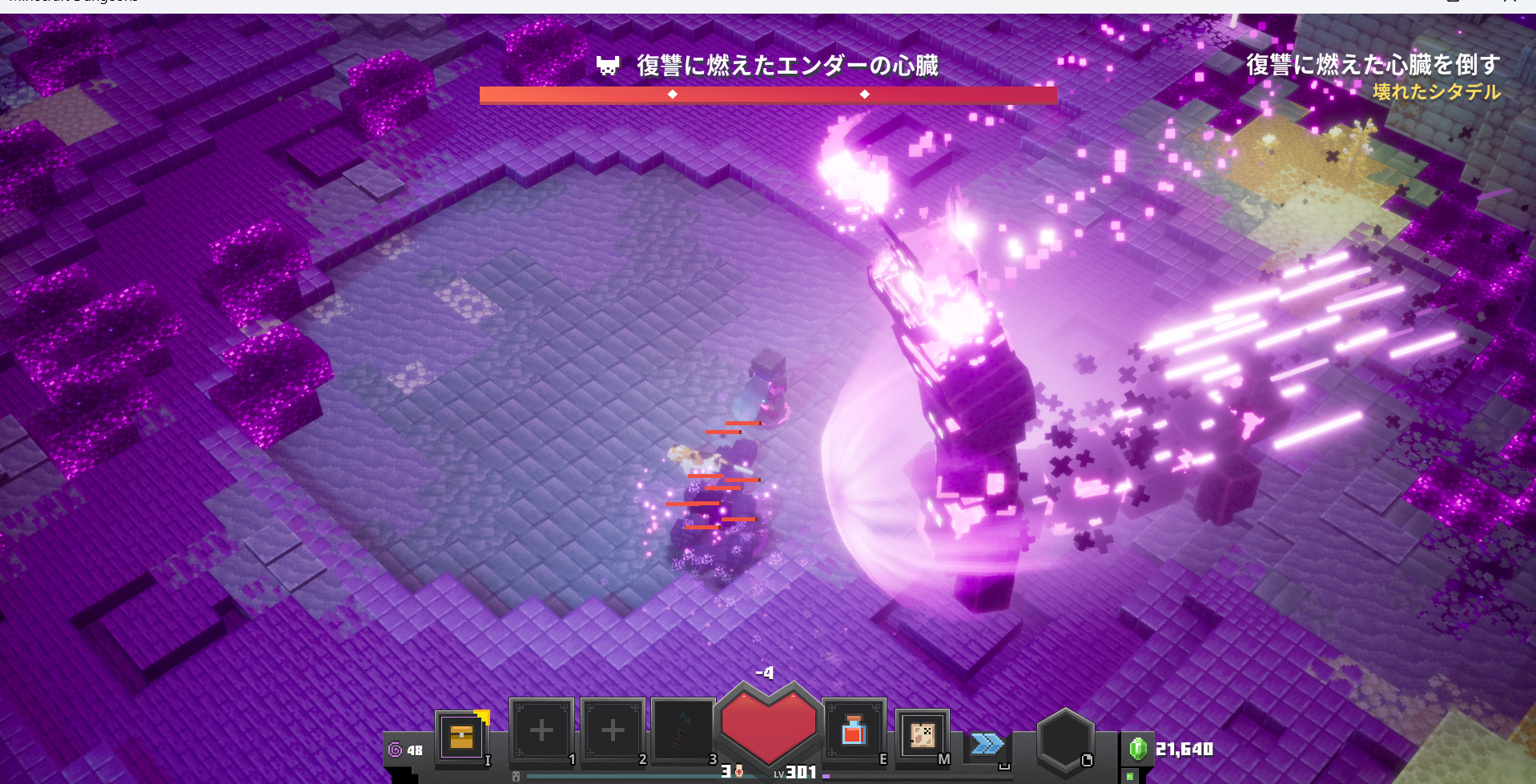Select the empty hexagonal ammo slot

point(1064,741)
